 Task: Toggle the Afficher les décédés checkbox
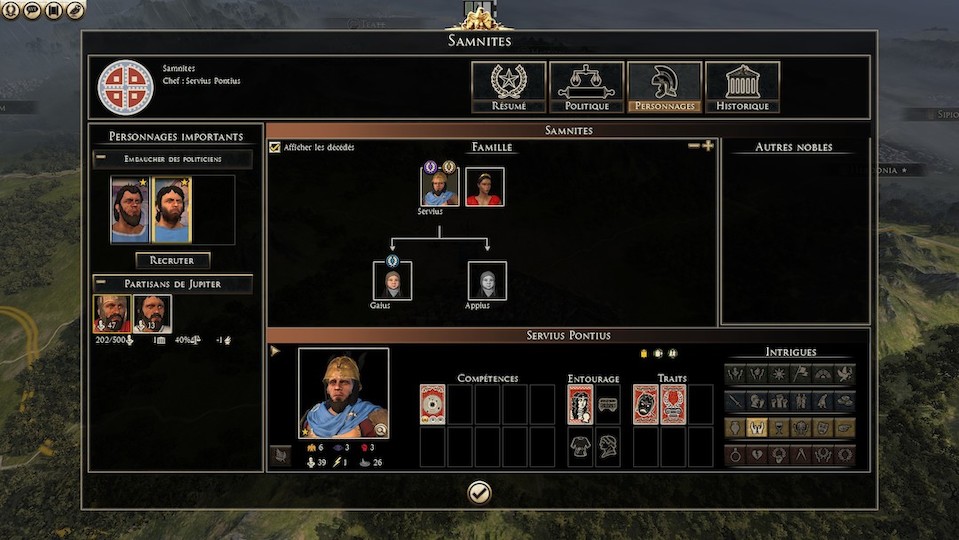click(275, 148)
